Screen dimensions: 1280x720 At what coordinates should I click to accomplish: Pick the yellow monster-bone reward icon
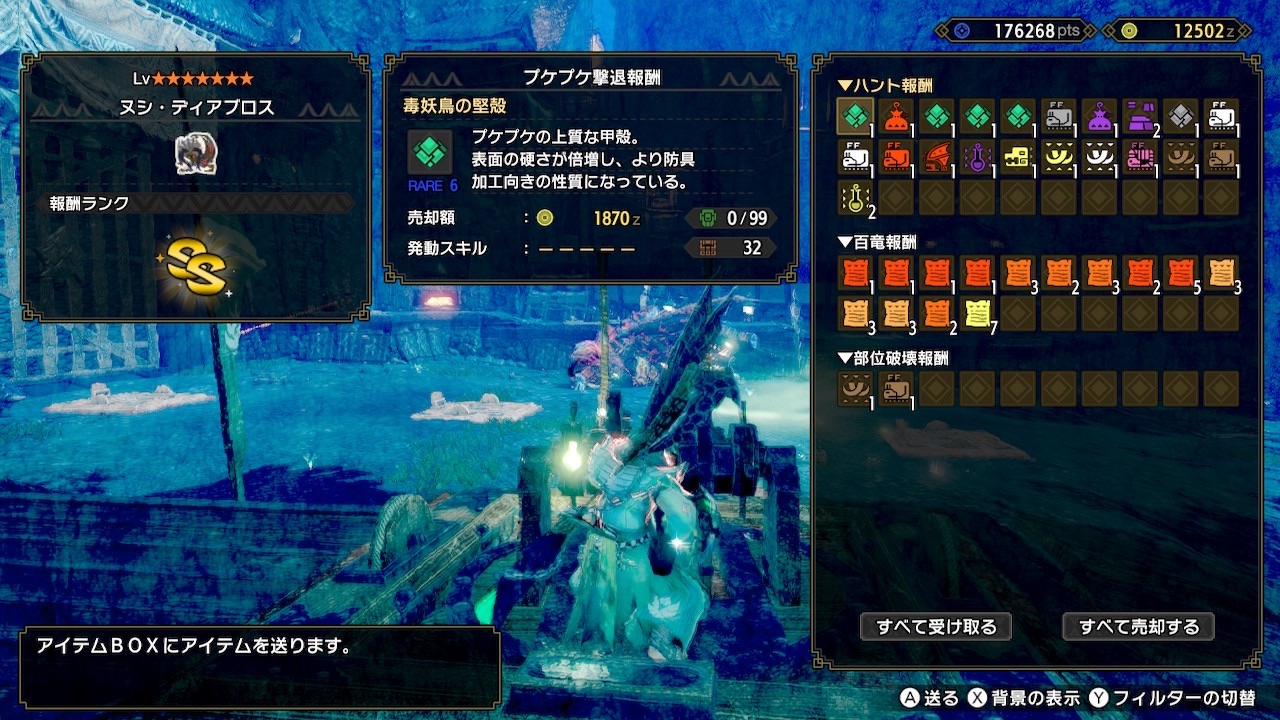tap(1018, 156)
